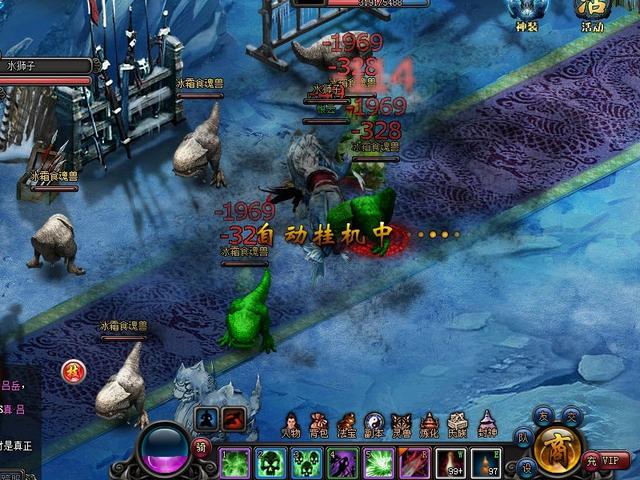Open the 封神 menu
The image size is (640, 480).
(x=485, y=427)
